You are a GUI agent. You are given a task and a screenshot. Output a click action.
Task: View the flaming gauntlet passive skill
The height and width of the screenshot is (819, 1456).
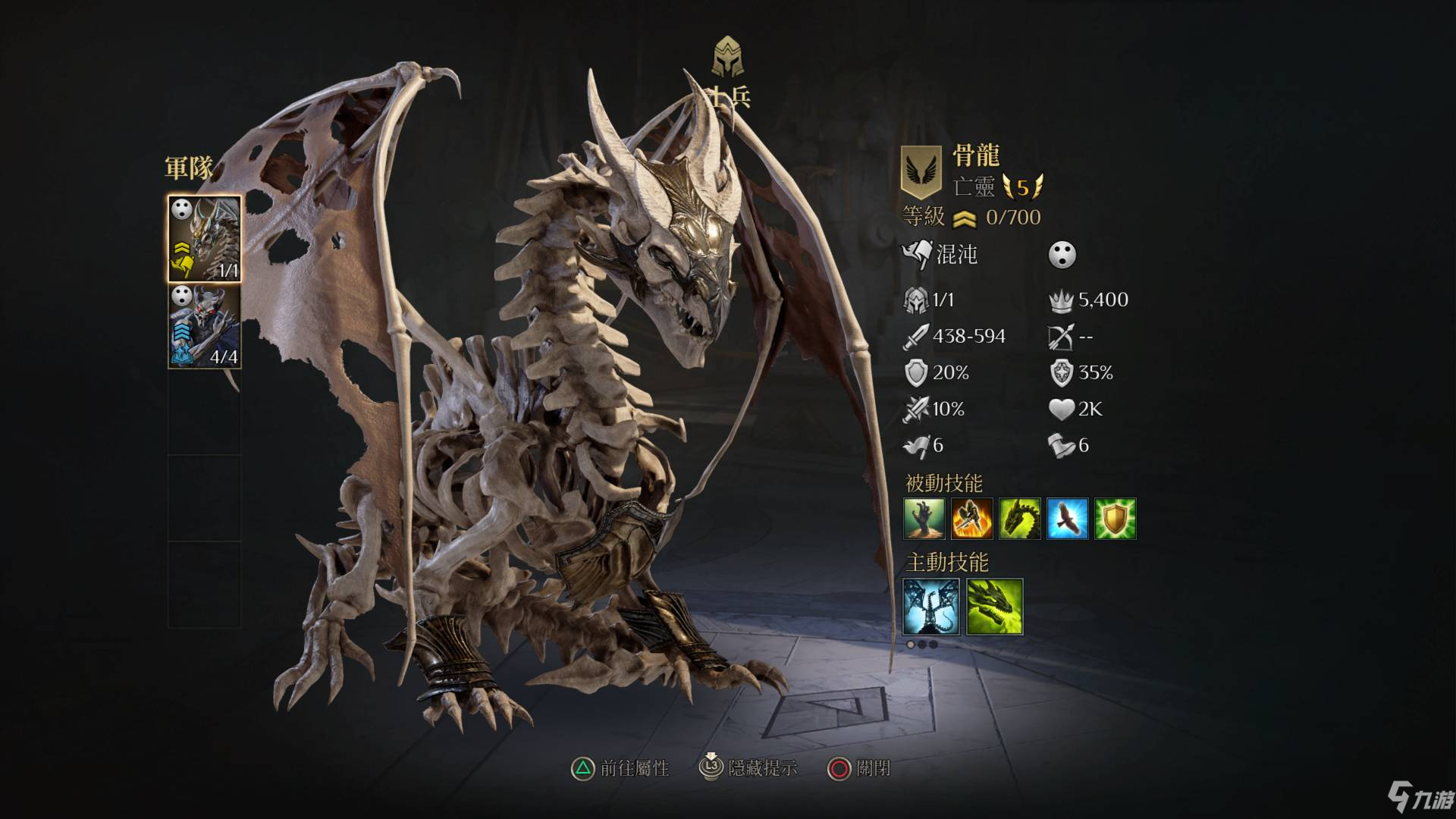pyautogui.click(x=972, y=519)
